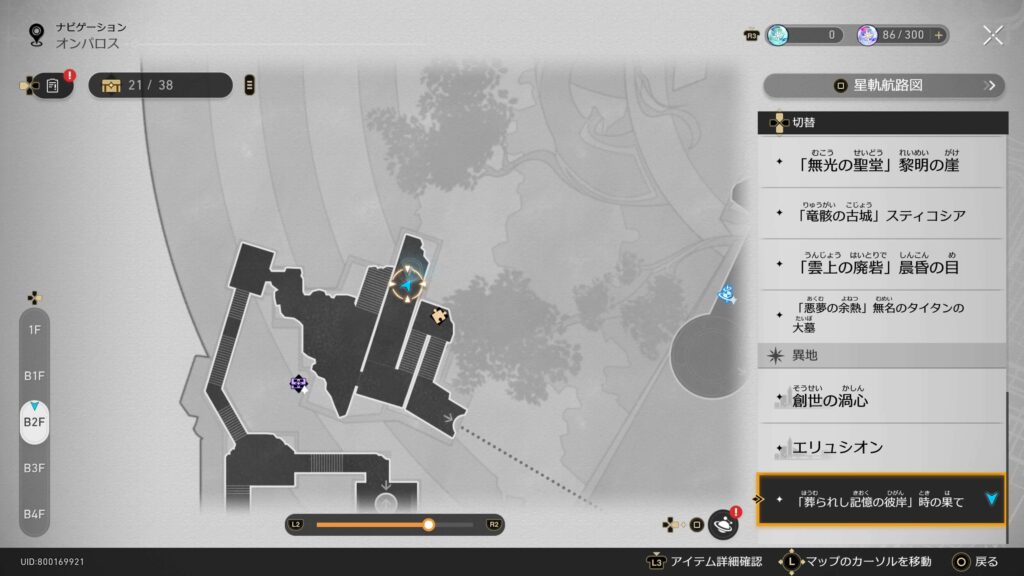Switch to floor B4F
1024x576 pixels.
coord(34,513)
